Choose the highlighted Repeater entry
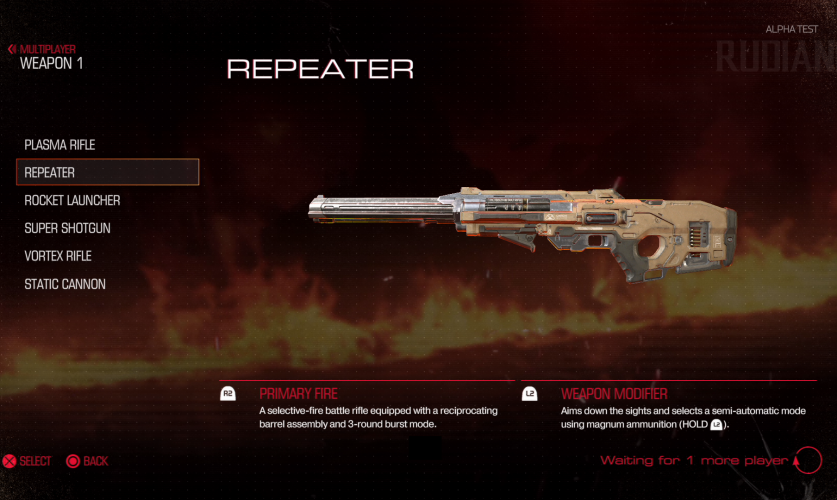837x500 pixels. (x=107, y=173)
